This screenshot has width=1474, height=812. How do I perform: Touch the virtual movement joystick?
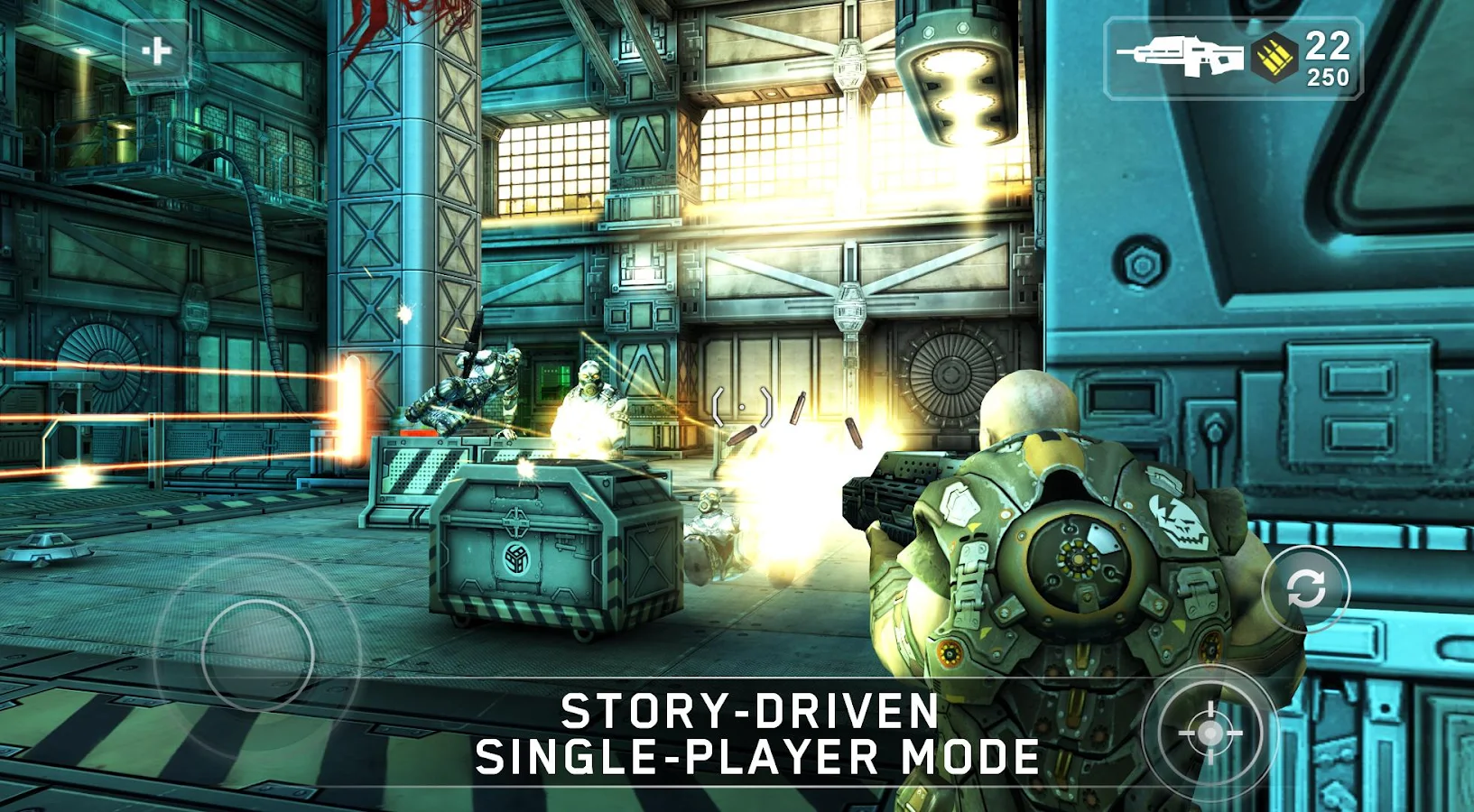(258, 655)
